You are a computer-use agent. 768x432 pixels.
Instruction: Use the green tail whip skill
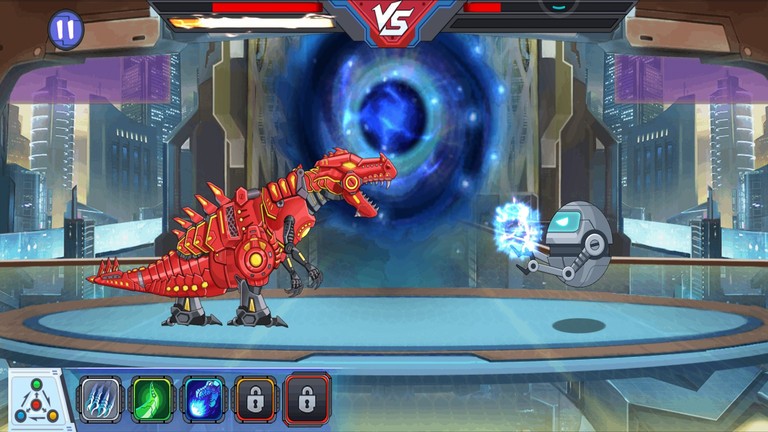coord(152,399)
